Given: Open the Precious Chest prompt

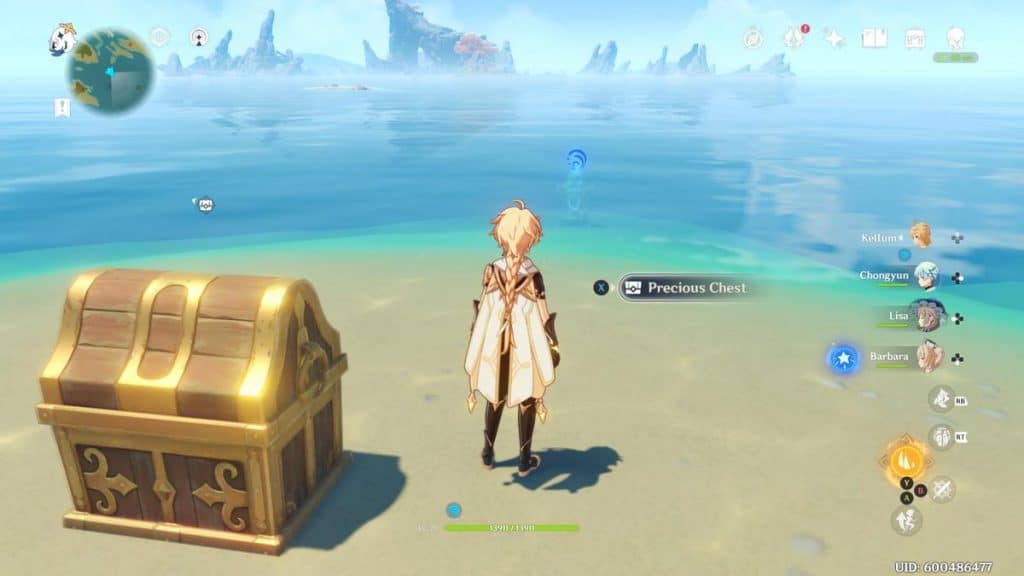Looking at the screenshot, I should click(684, 288).
